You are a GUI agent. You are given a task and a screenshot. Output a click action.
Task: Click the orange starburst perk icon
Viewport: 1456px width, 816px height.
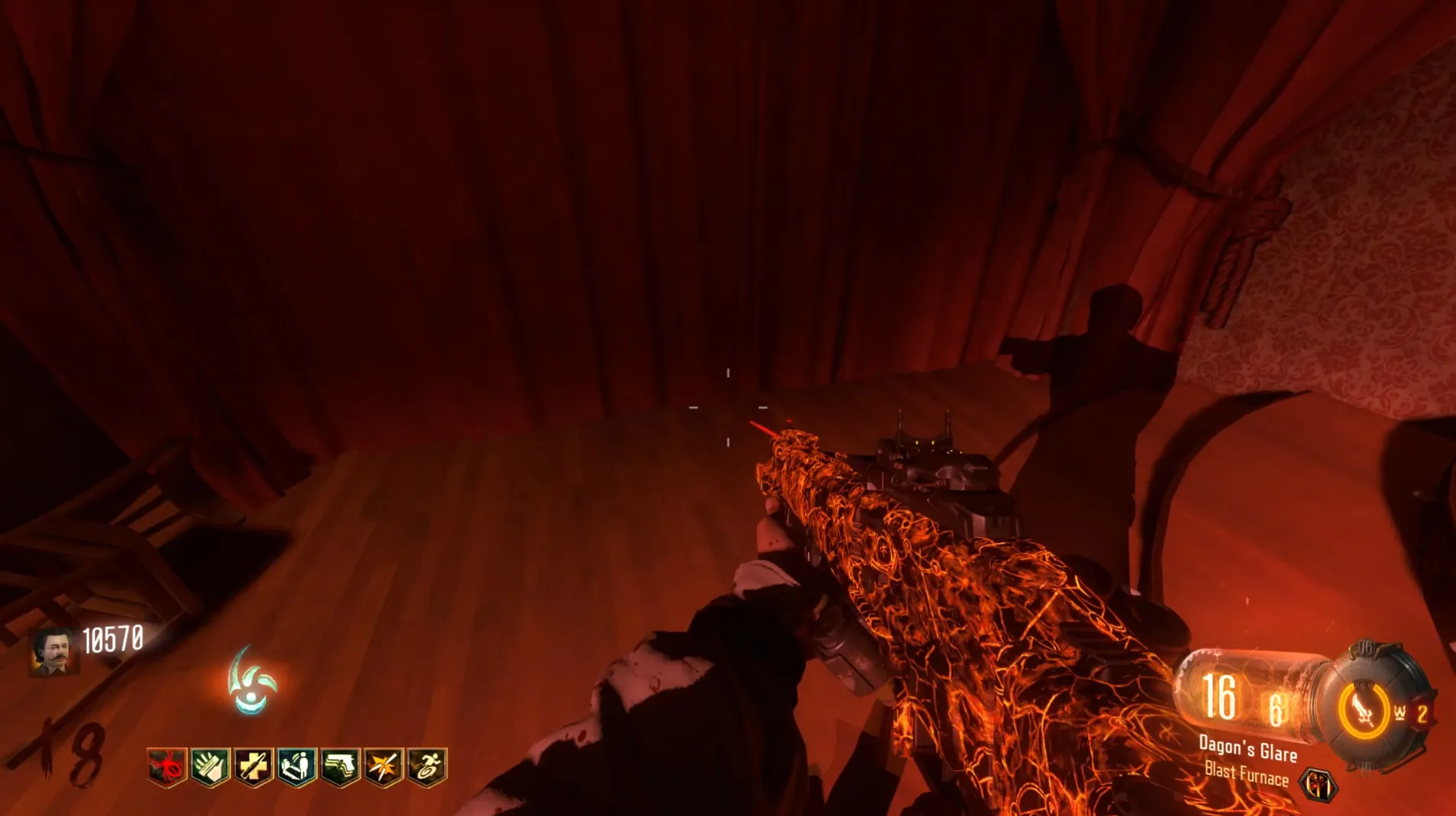pos(383,766)
